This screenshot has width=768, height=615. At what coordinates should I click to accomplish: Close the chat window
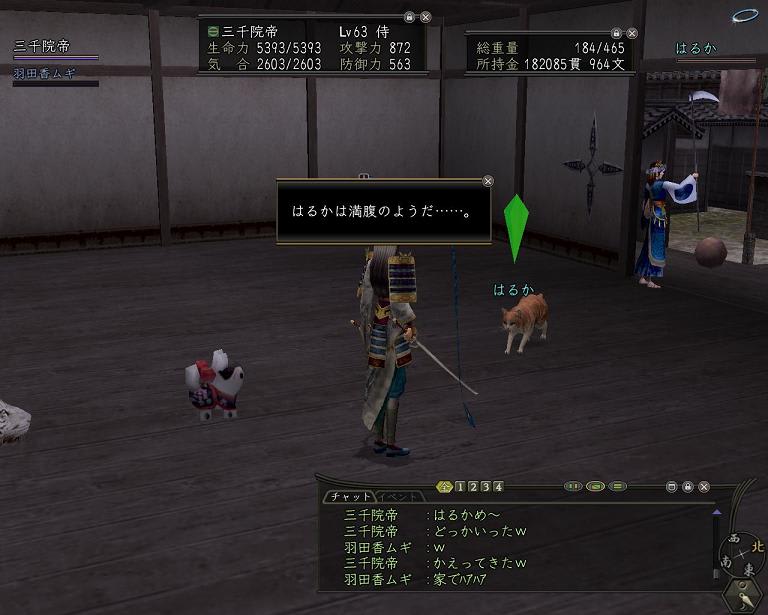tap(704, 487)
